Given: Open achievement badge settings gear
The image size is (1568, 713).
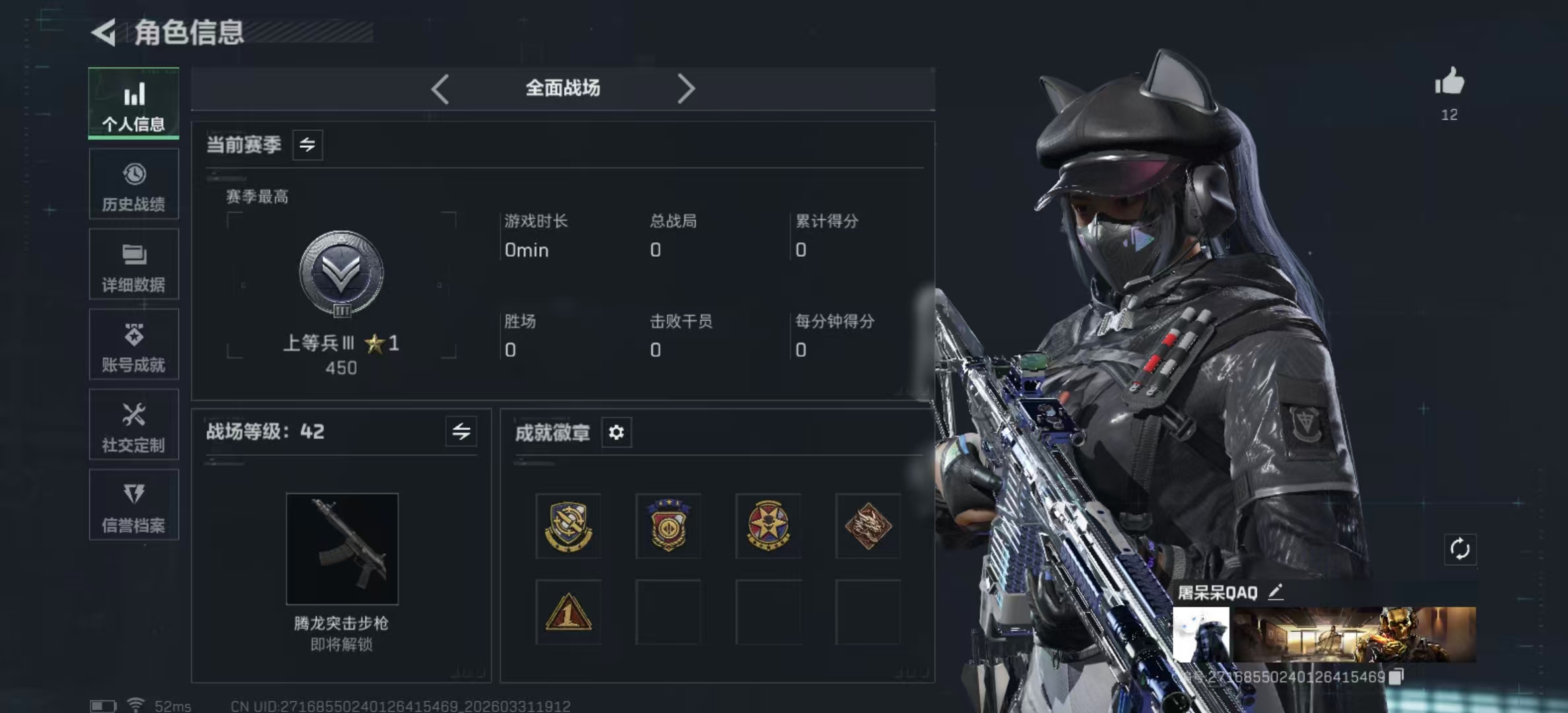Looking at the screenshot, I should click(616, 434).
